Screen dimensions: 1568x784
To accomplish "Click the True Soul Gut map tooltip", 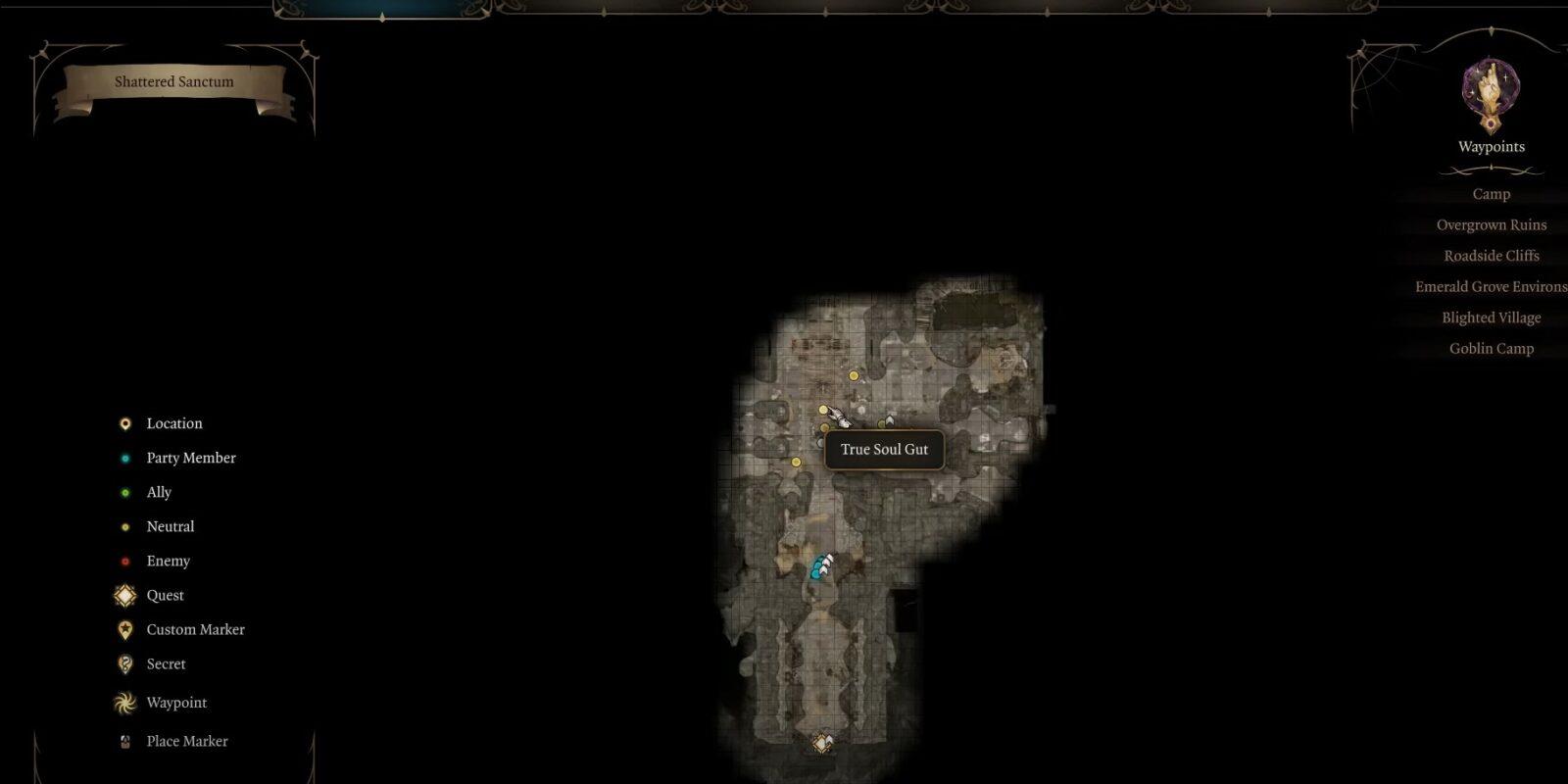I will [x=884, y=450].
